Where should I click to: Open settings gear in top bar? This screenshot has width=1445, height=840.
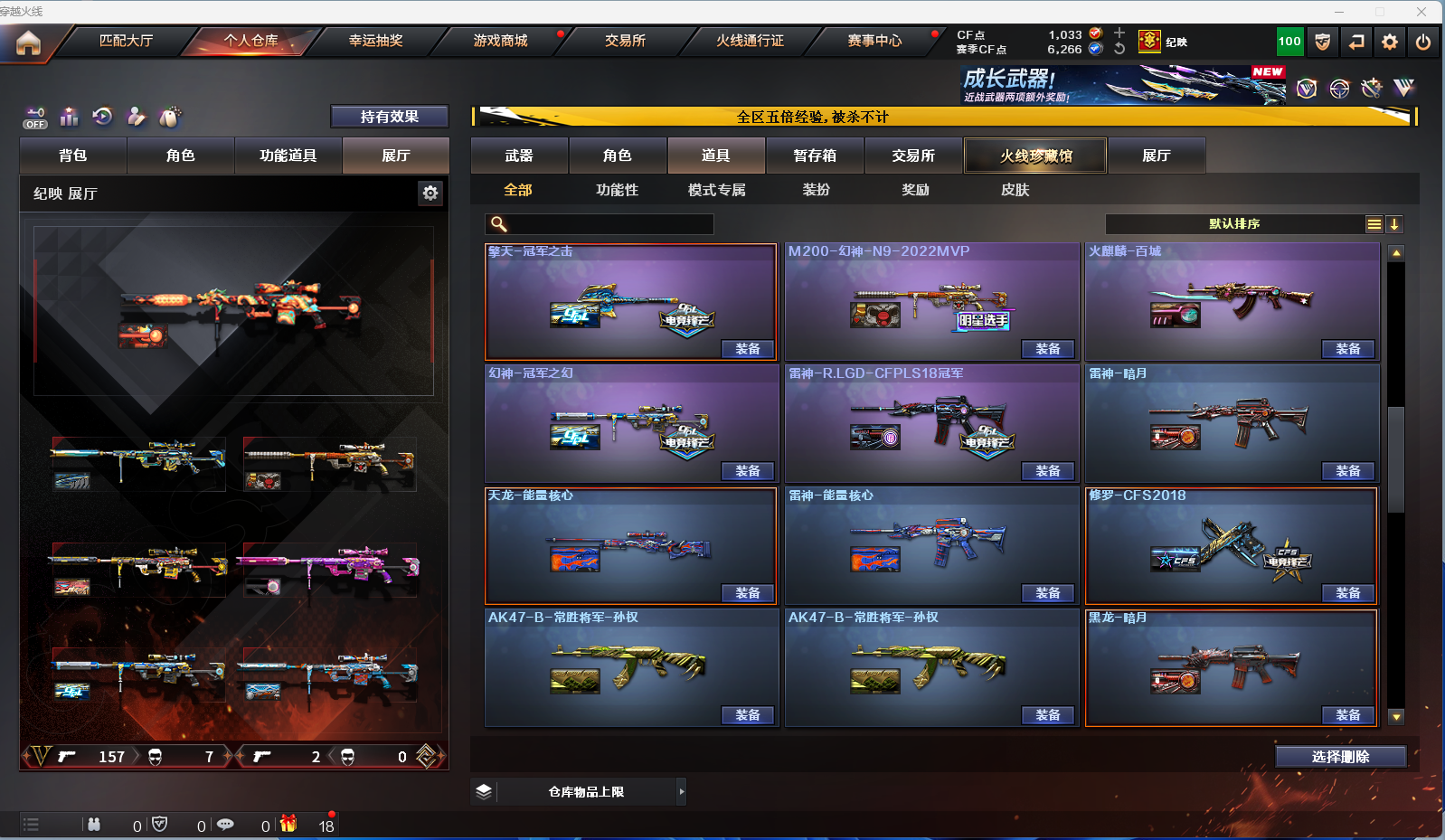[1390, 42]
